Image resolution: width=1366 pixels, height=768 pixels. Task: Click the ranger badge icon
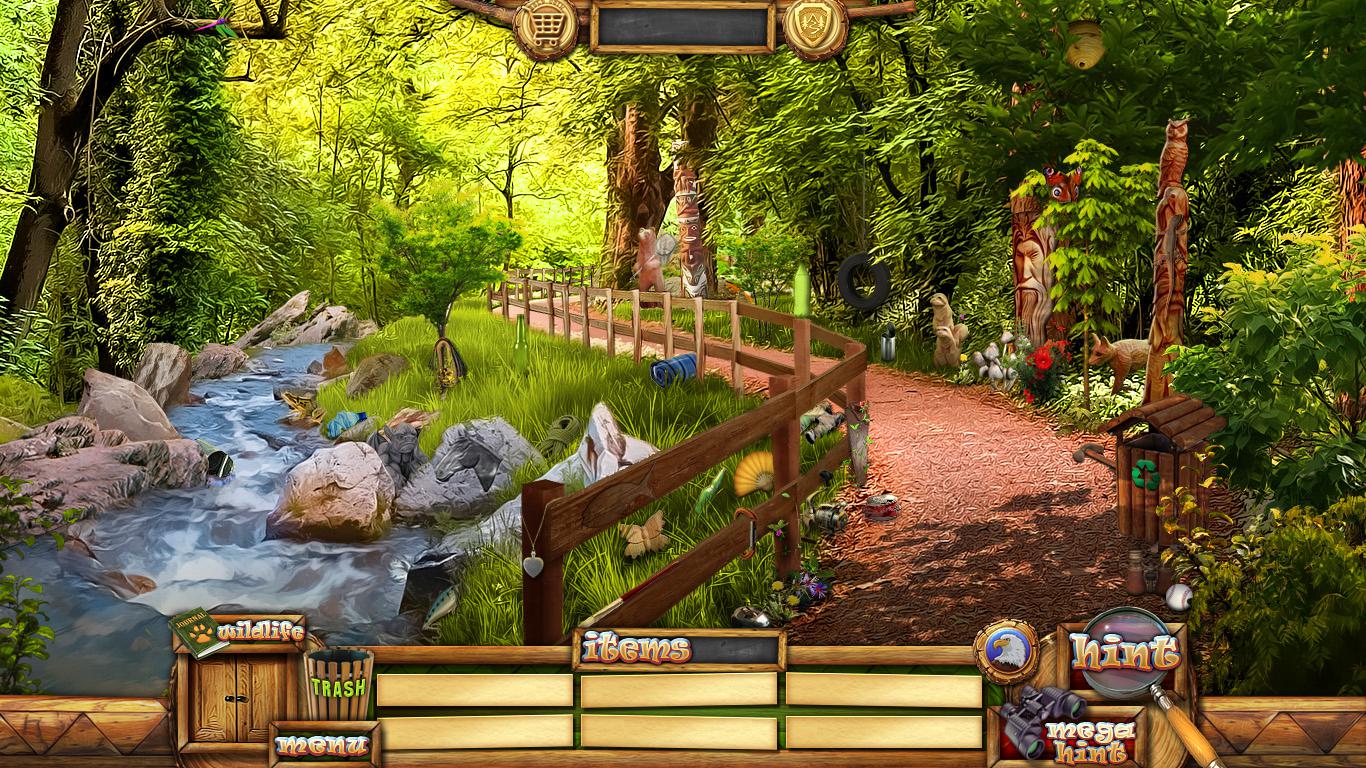coord(815,25)
